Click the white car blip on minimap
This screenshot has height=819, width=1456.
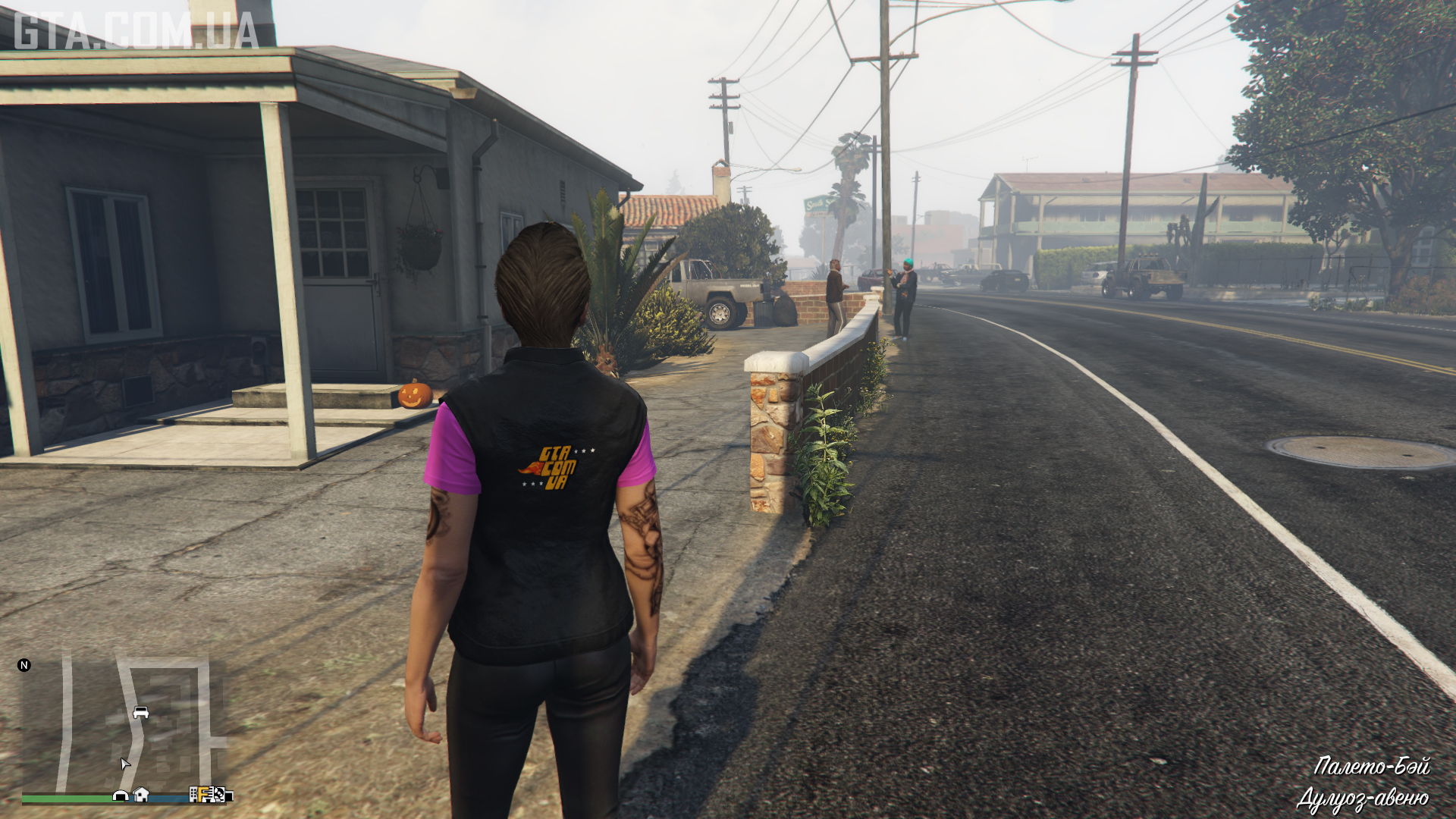[140, 713]
